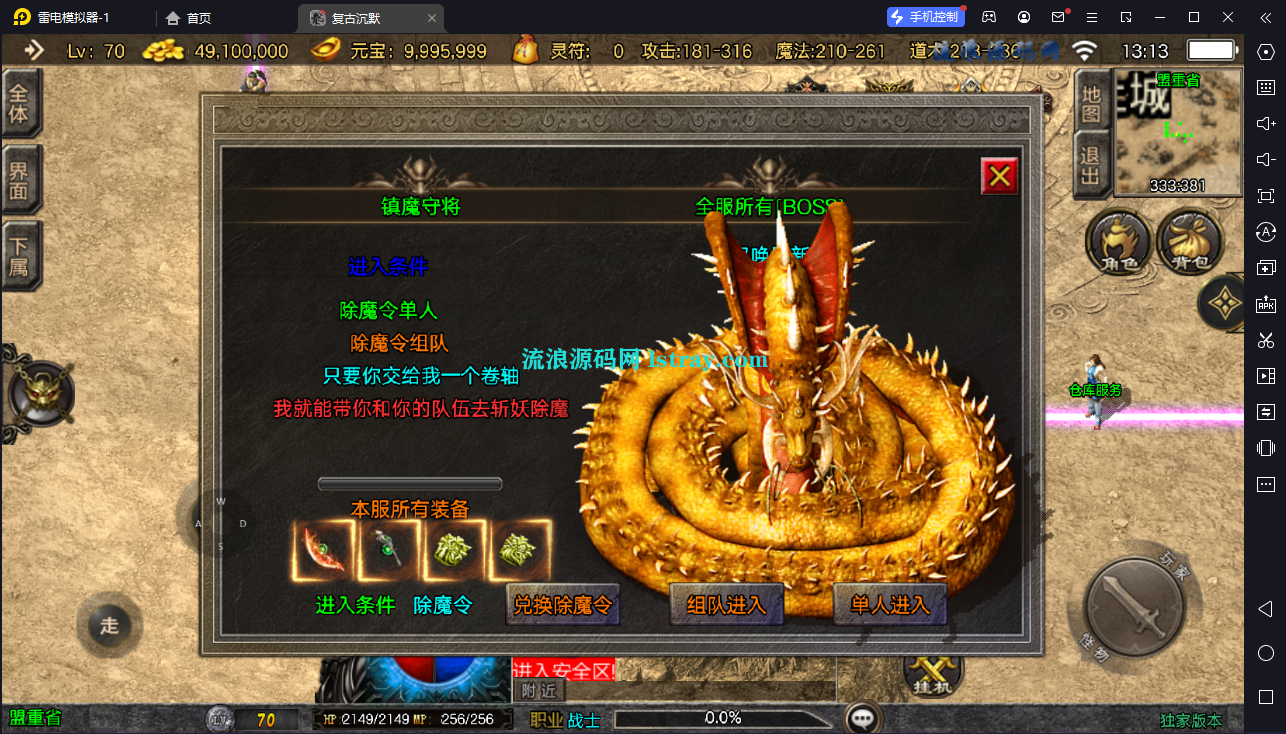This screenshot has height=734, width=1286.
Task: Switch to the 首页 tab
Action: click(190, 17)
